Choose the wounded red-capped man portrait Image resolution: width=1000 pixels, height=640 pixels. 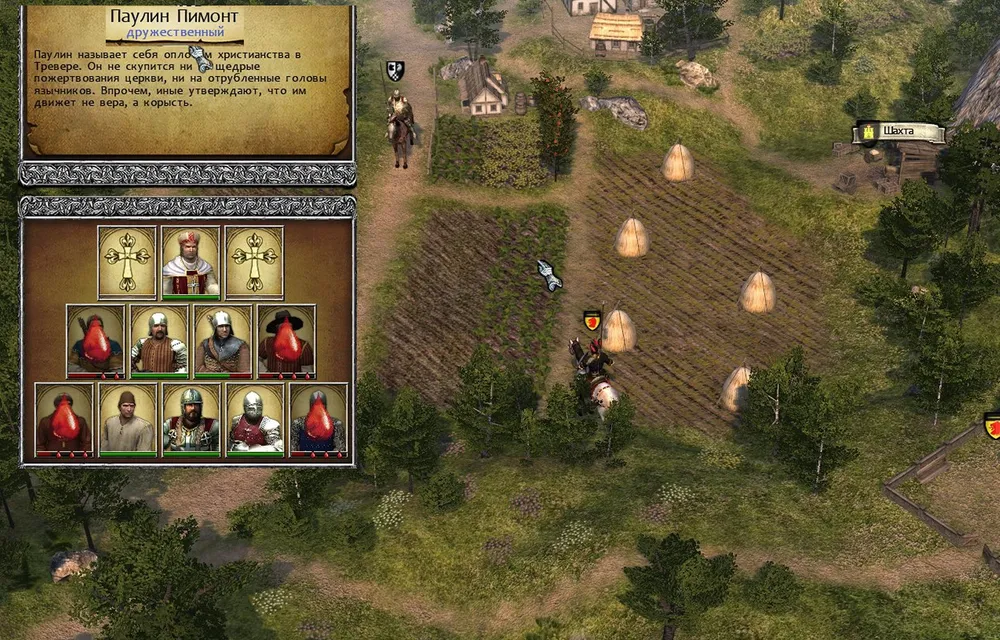coord(64,418)
